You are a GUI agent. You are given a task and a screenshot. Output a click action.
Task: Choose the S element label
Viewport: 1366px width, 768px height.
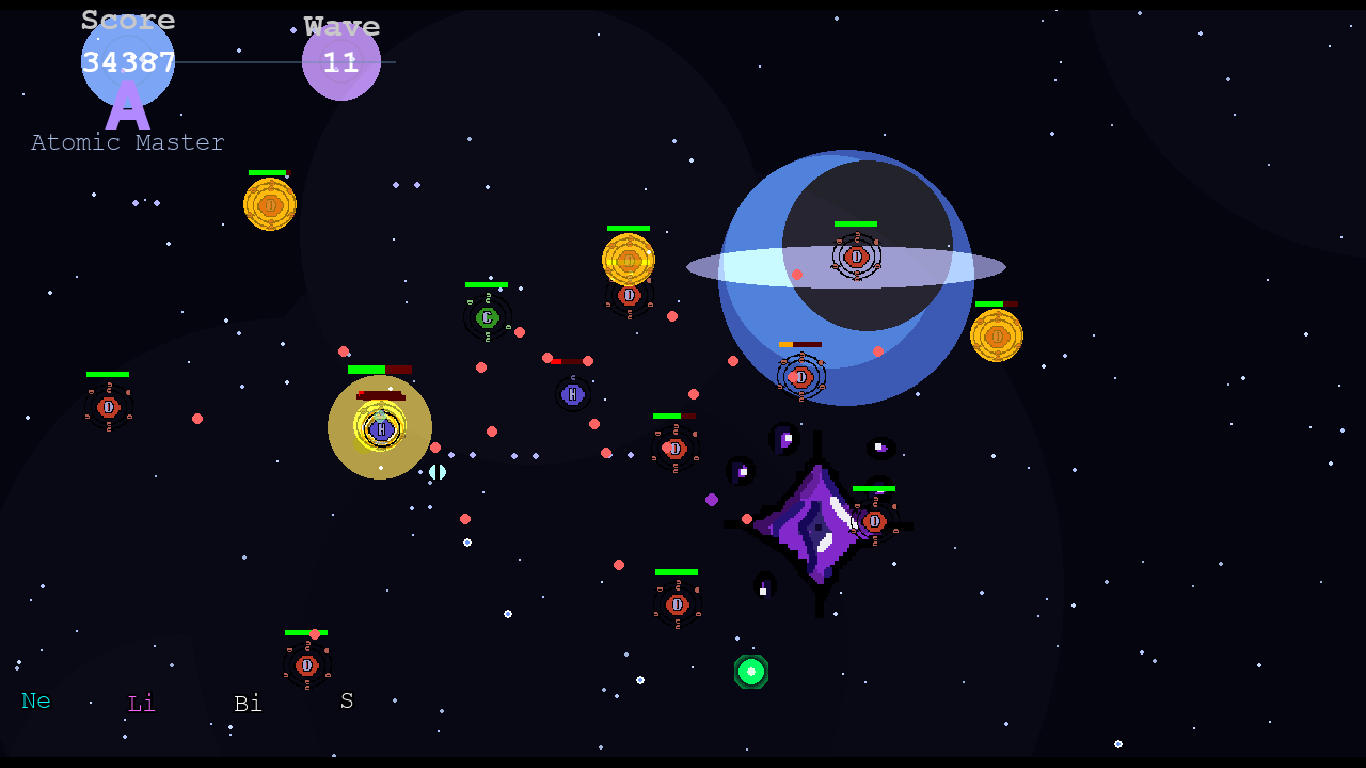(346, 703)
